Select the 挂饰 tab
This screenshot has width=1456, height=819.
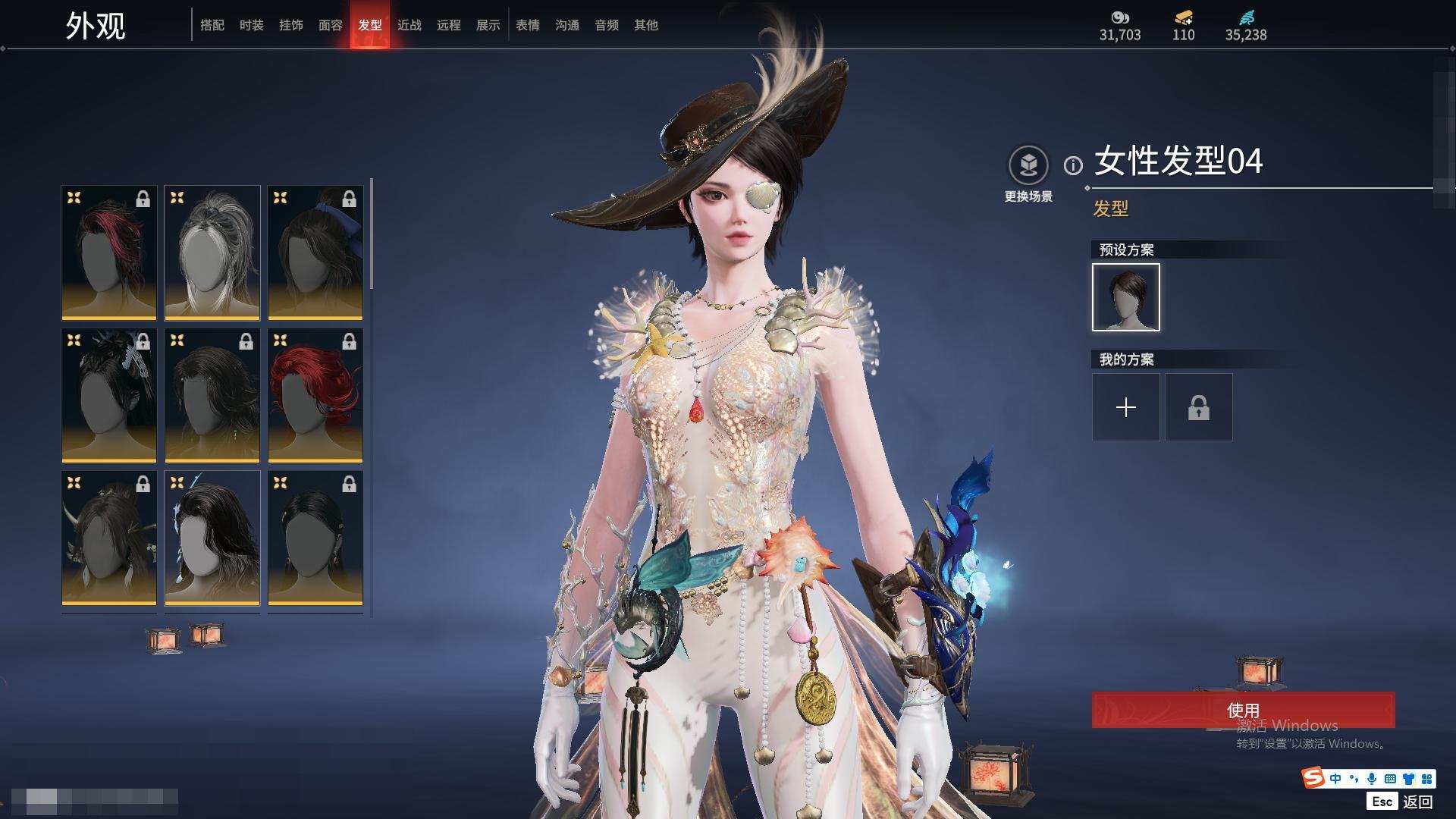coord(291,25)
